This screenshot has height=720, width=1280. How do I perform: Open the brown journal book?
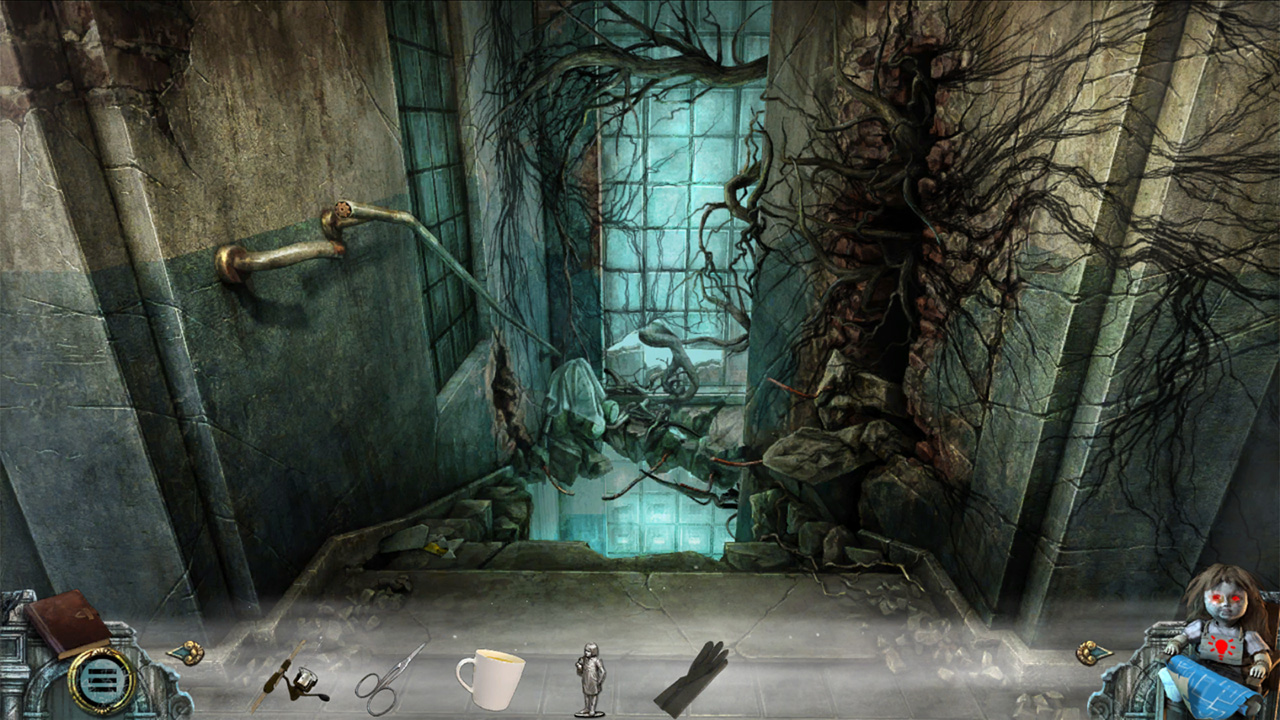click(68, 620)
